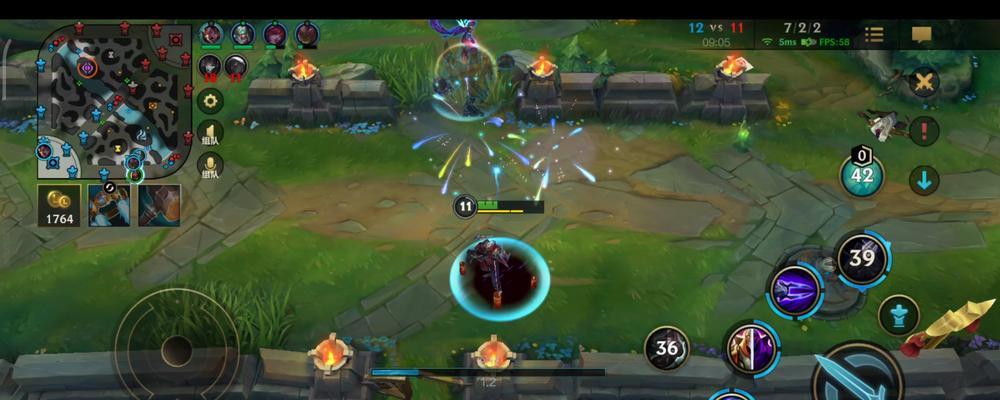
Task: Send the red exclamation danger ping
Action: pos(925,130)
